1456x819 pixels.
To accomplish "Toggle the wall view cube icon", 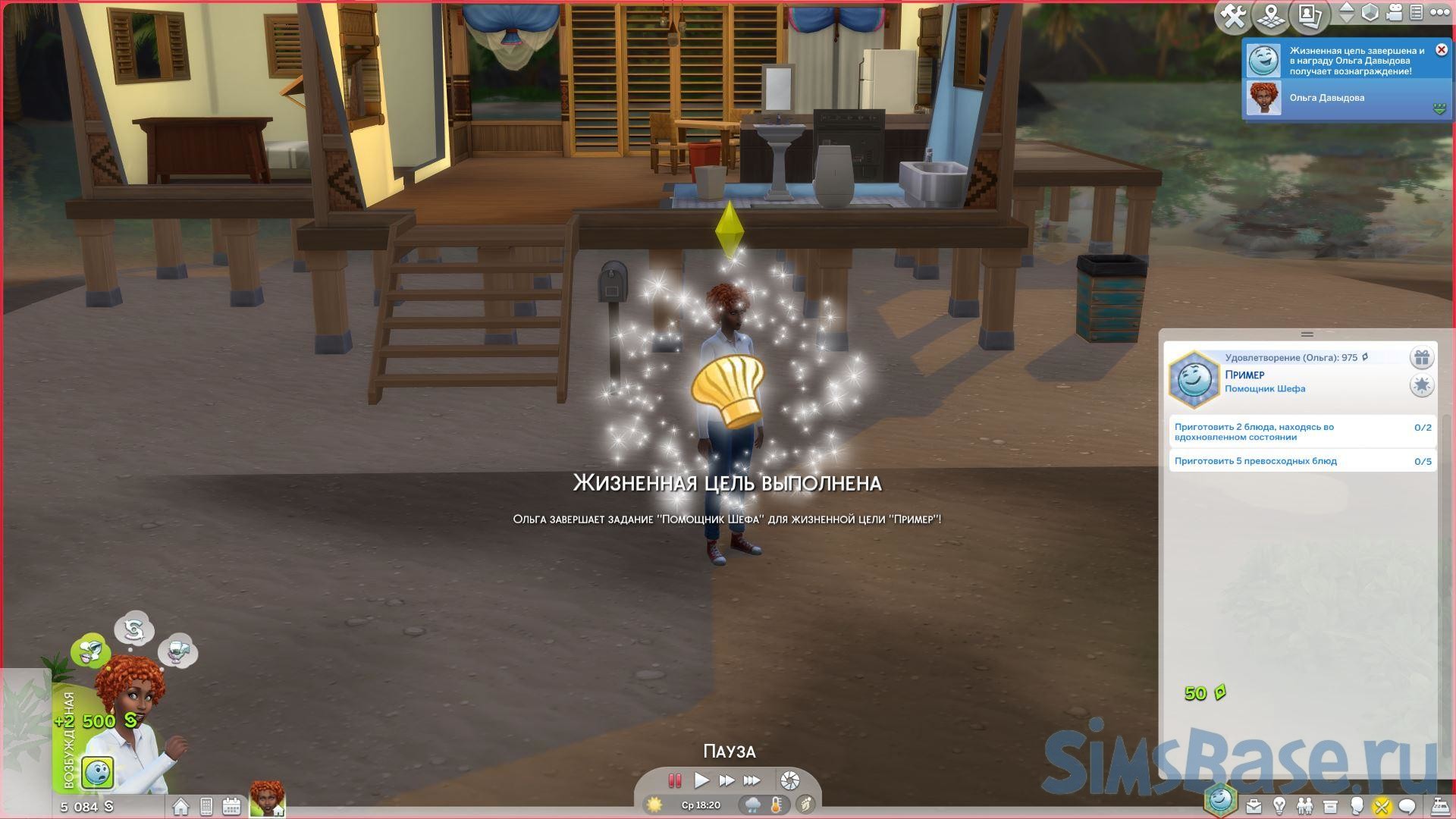I will pos(1370,13).
